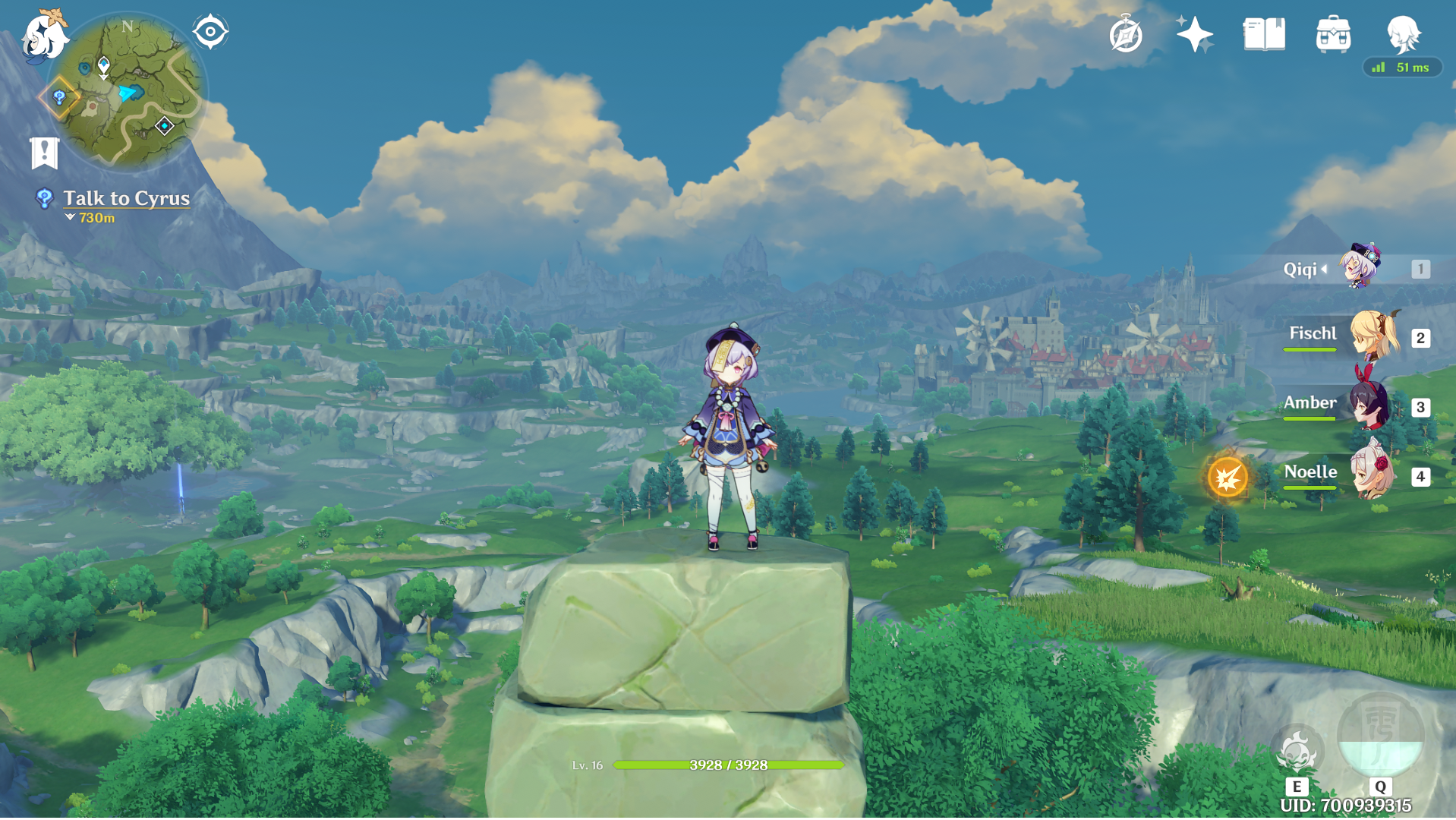
Task: Open the circular minimap
Action: pos(127,93)
